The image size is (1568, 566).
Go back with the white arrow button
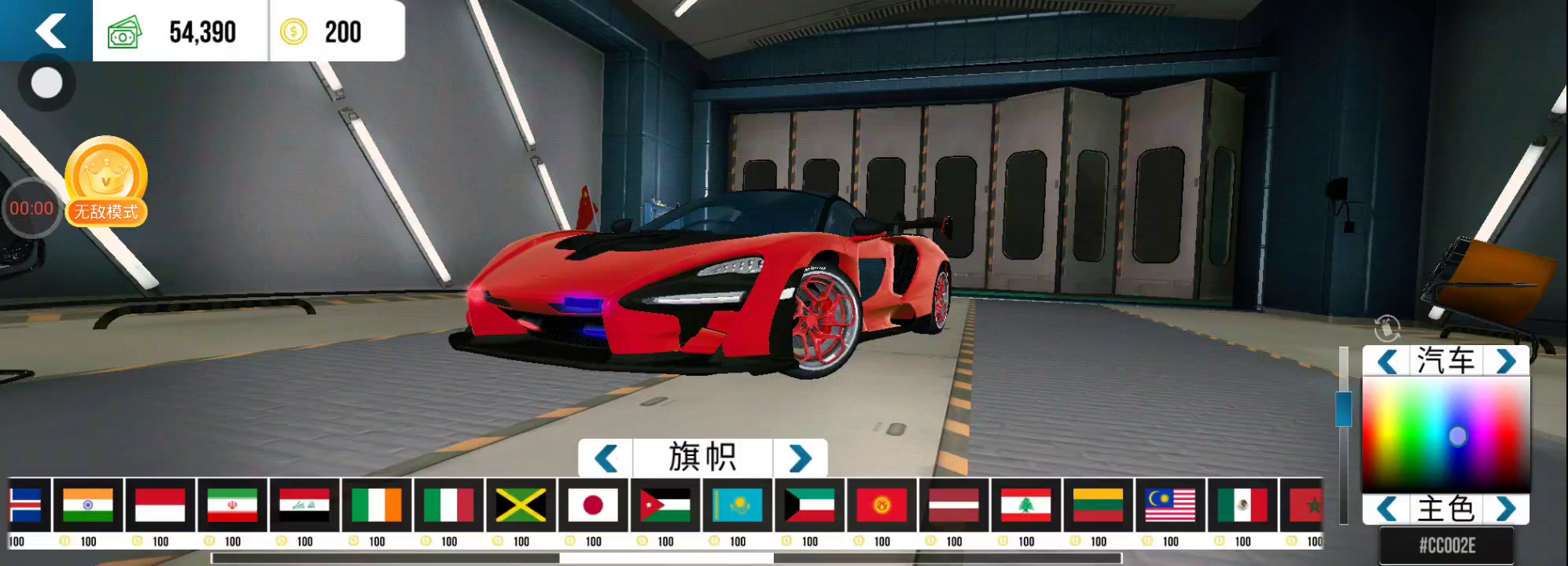(x=49, y=31)
